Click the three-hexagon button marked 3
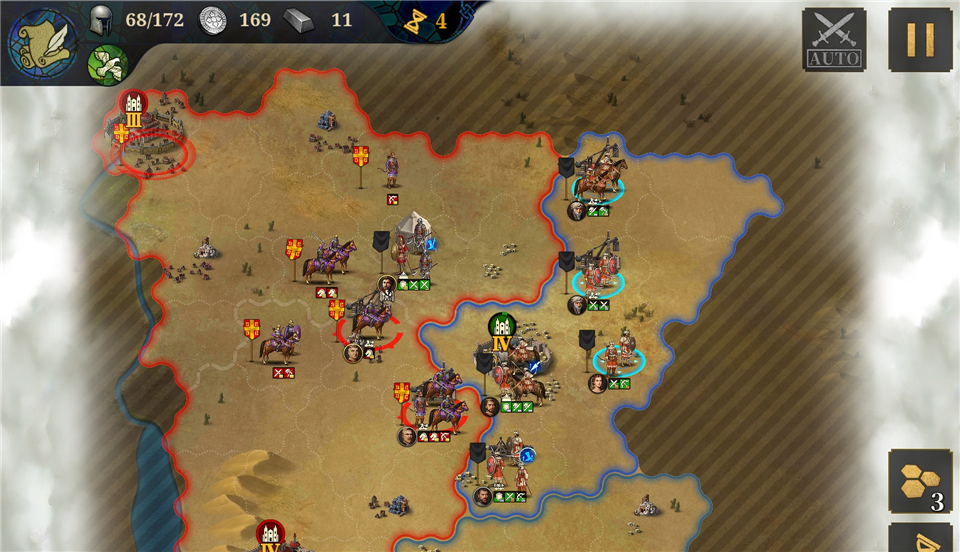 coord(920,482)
